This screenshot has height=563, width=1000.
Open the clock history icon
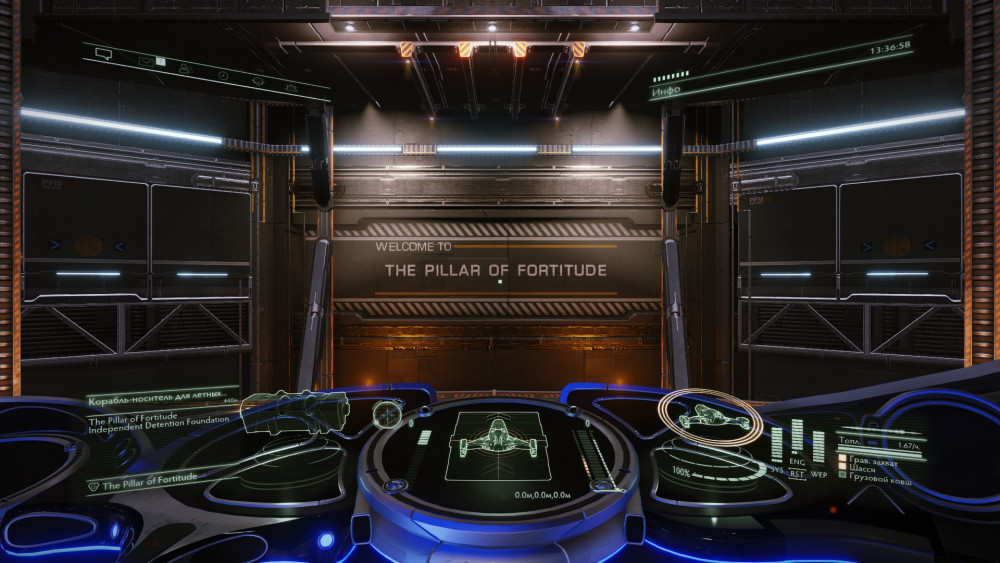coord(222,75)
